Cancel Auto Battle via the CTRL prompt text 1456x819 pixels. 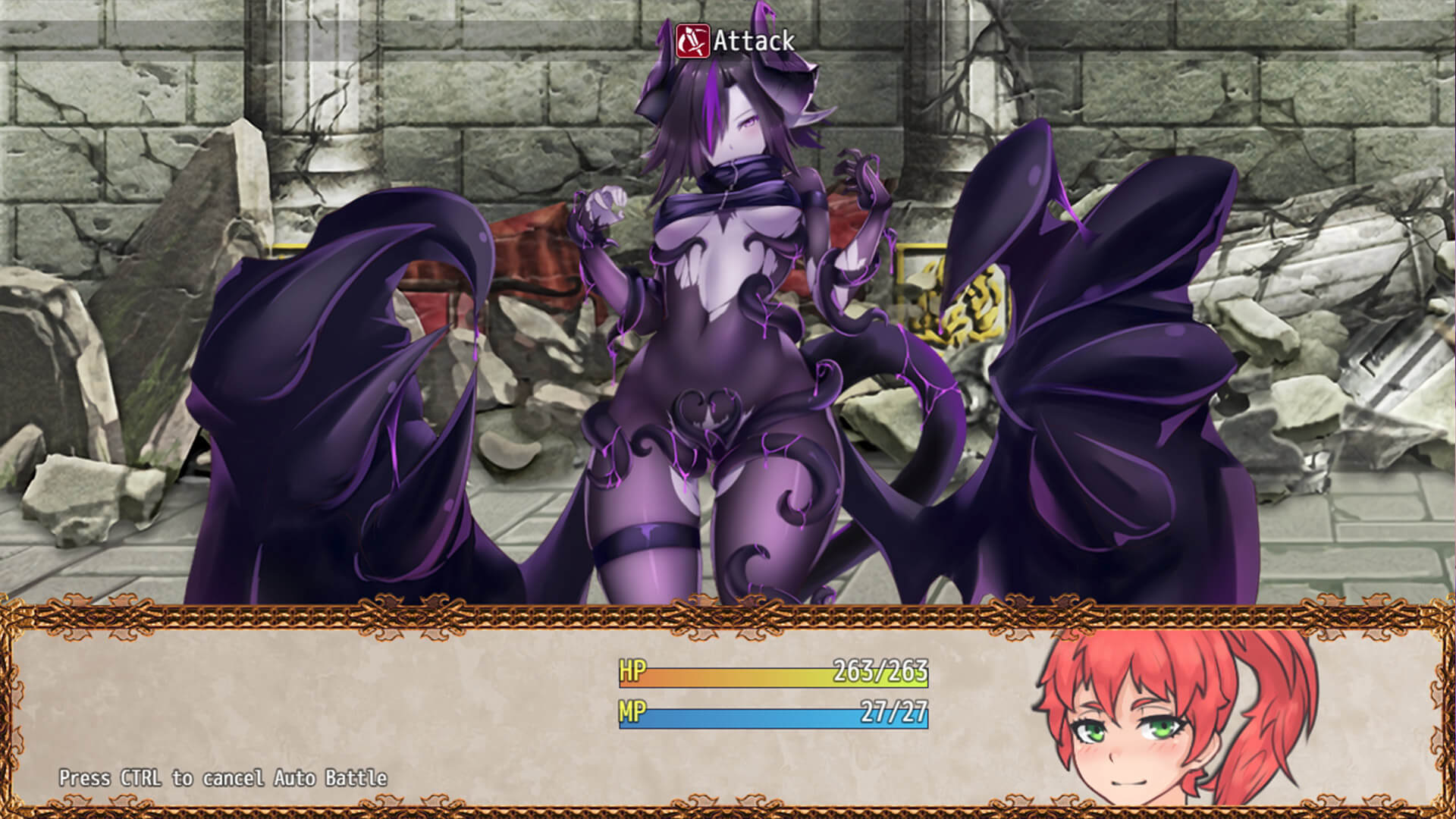224,777
